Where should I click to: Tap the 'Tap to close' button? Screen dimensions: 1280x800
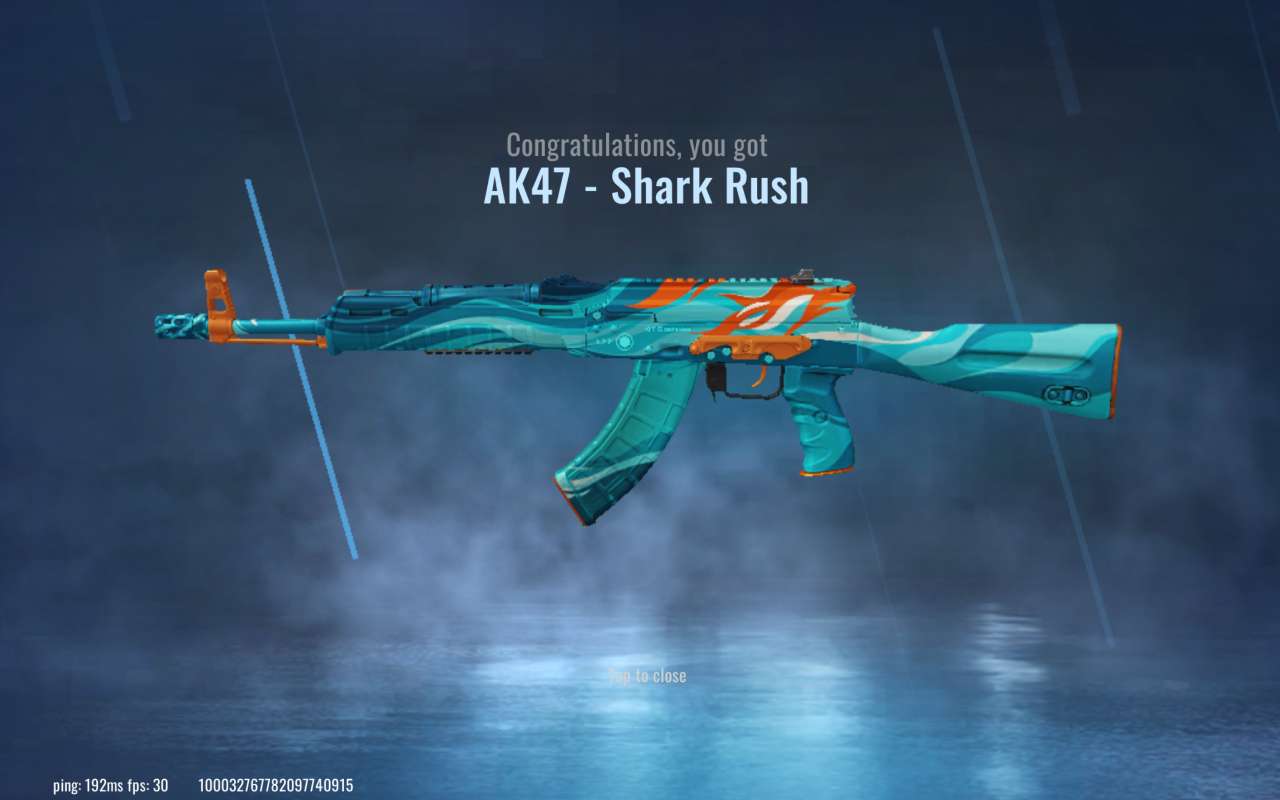click(x=646, y=676)
